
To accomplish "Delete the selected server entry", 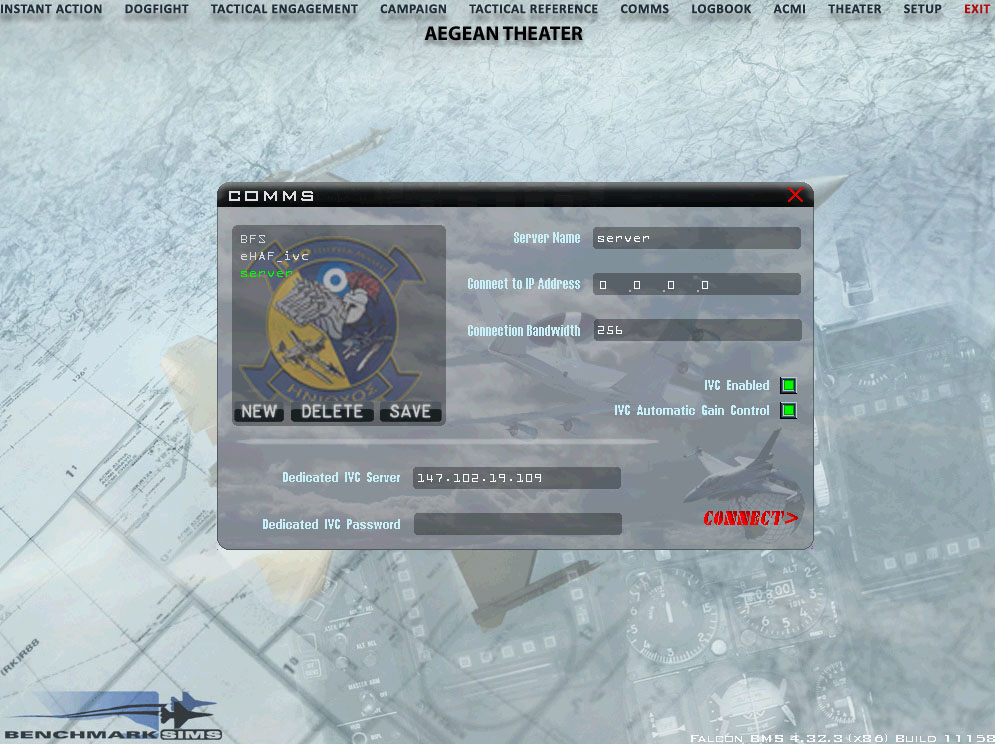I will pyautogui.click(x=332, y=412).
